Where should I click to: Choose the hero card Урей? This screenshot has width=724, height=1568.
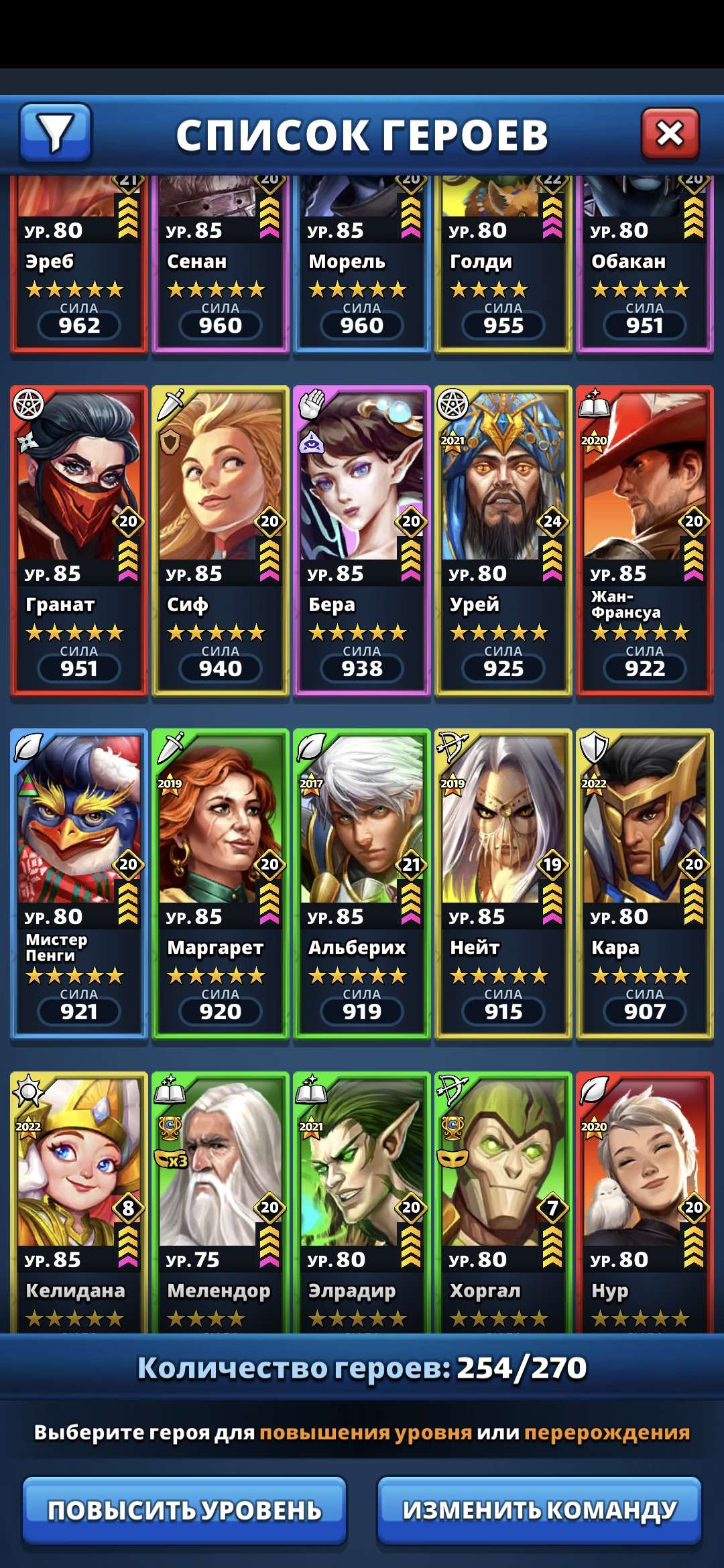[503, 540]
